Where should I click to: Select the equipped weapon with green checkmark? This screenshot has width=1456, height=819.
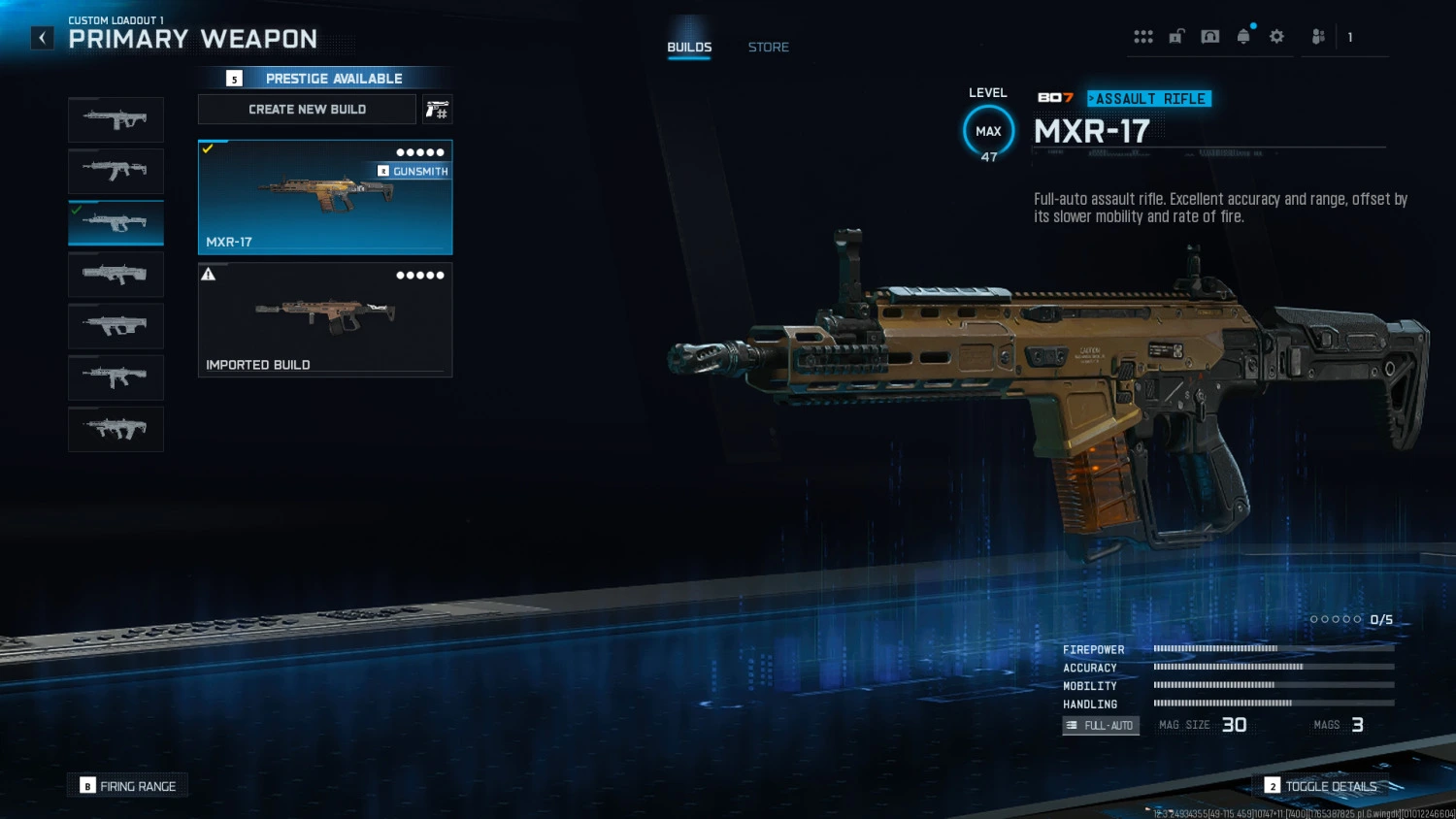click(x=116, y=222)
